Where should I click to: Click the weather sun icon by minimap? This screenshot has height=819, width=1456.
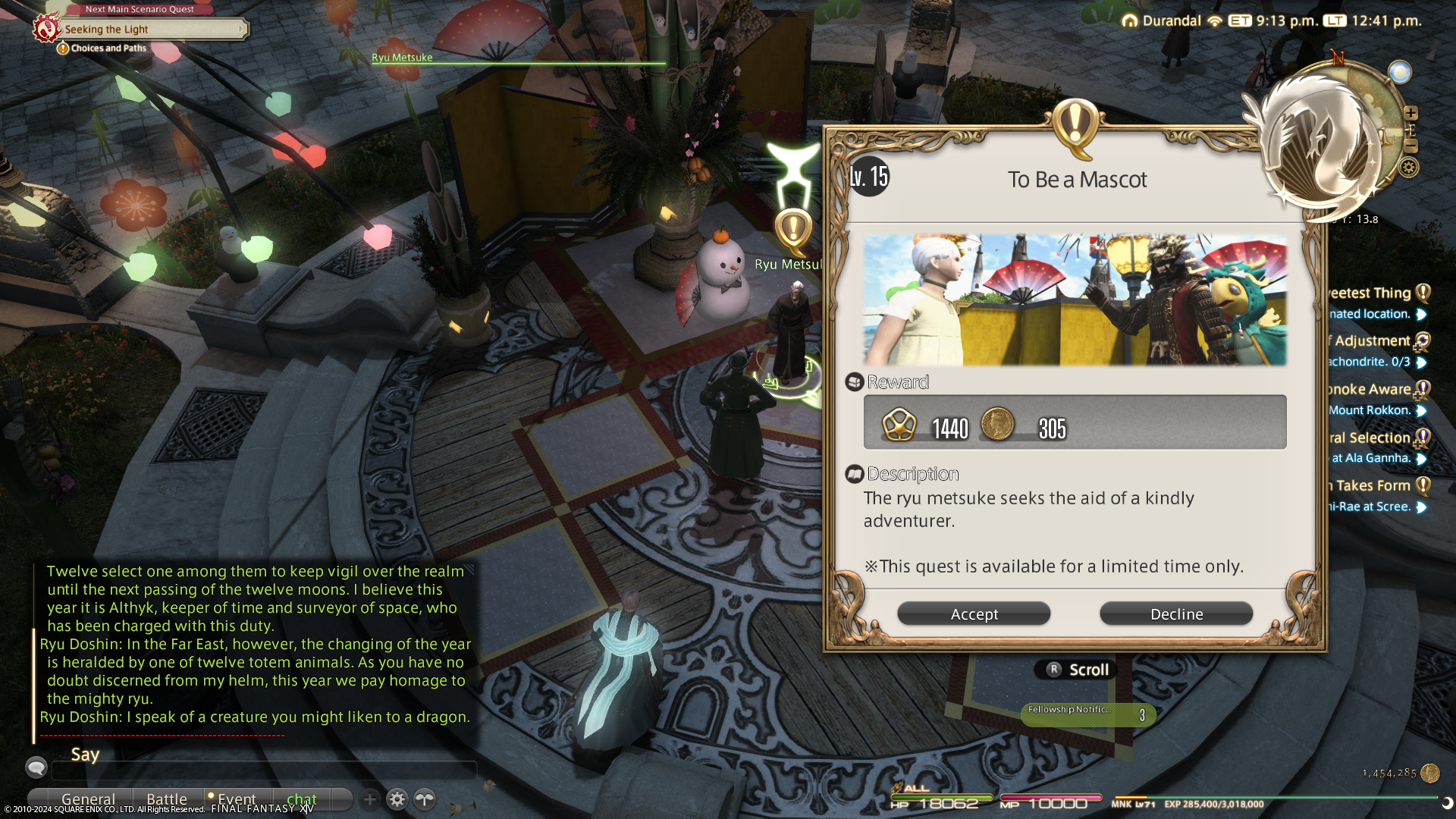pos(1399,73)
